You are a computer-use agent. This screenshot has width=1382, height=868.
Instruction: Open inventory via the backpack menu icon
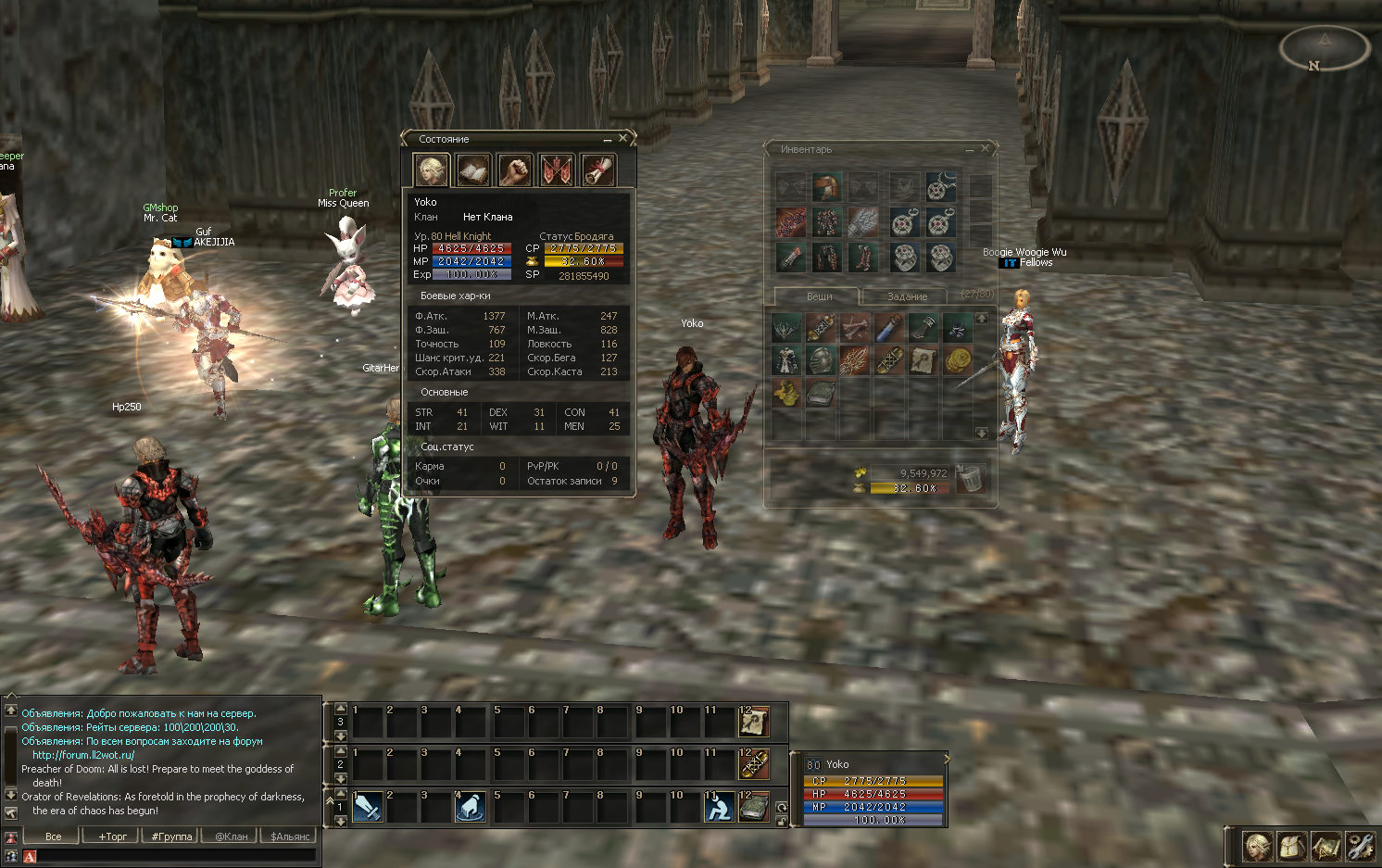(1291, 846)
